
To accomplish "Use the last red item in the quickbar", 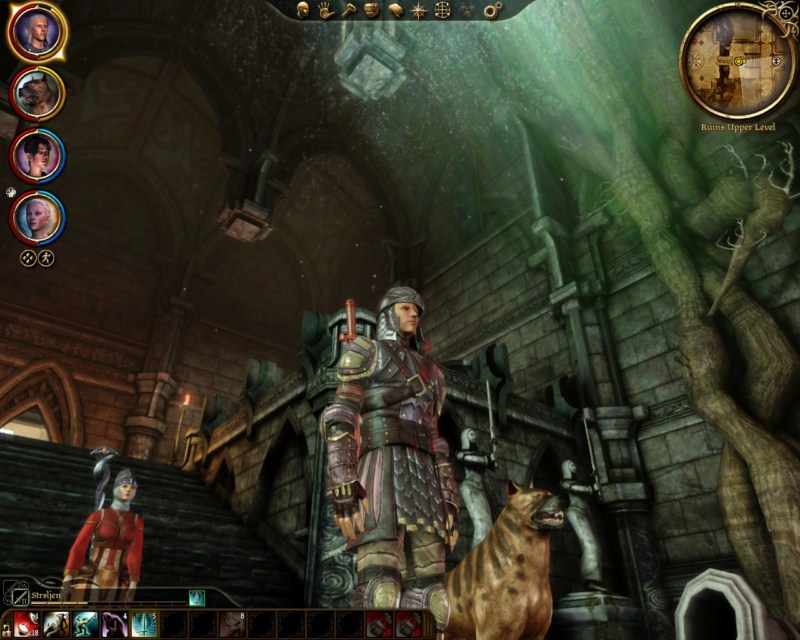I will (408, 624).
